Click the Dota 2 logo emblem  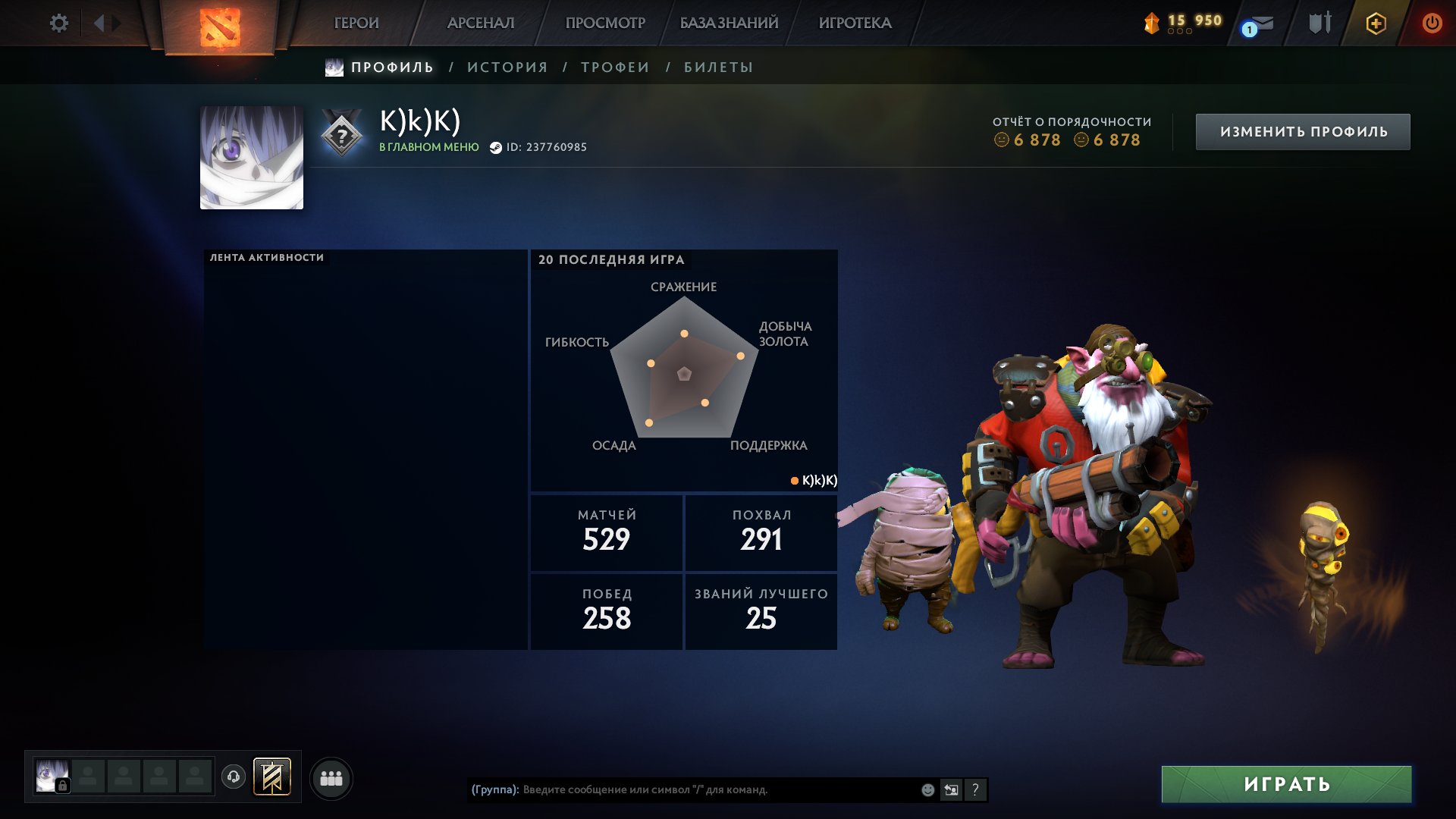pos(220,26)
